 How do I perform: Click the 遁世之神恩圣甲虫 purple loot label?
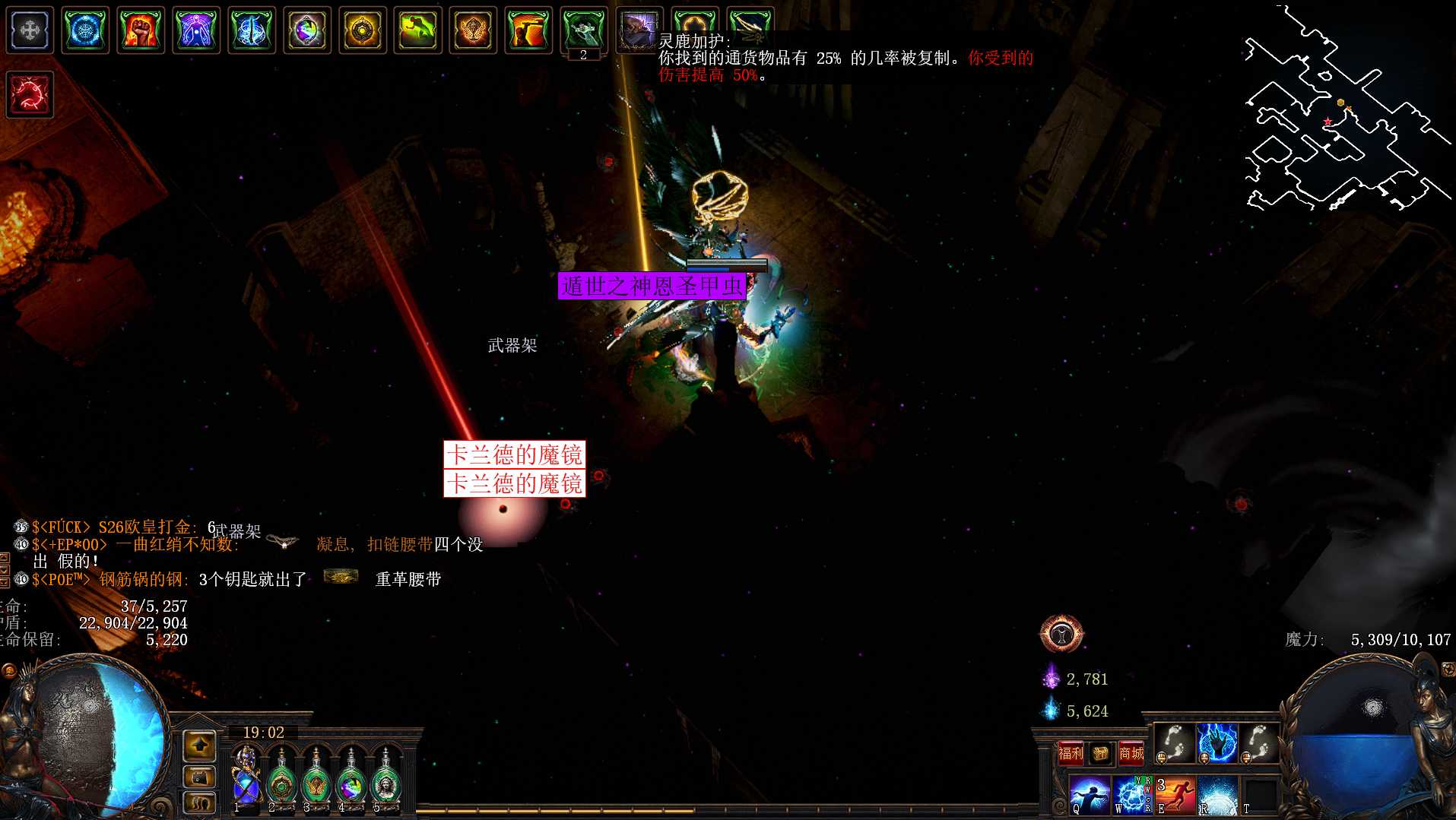652,286
